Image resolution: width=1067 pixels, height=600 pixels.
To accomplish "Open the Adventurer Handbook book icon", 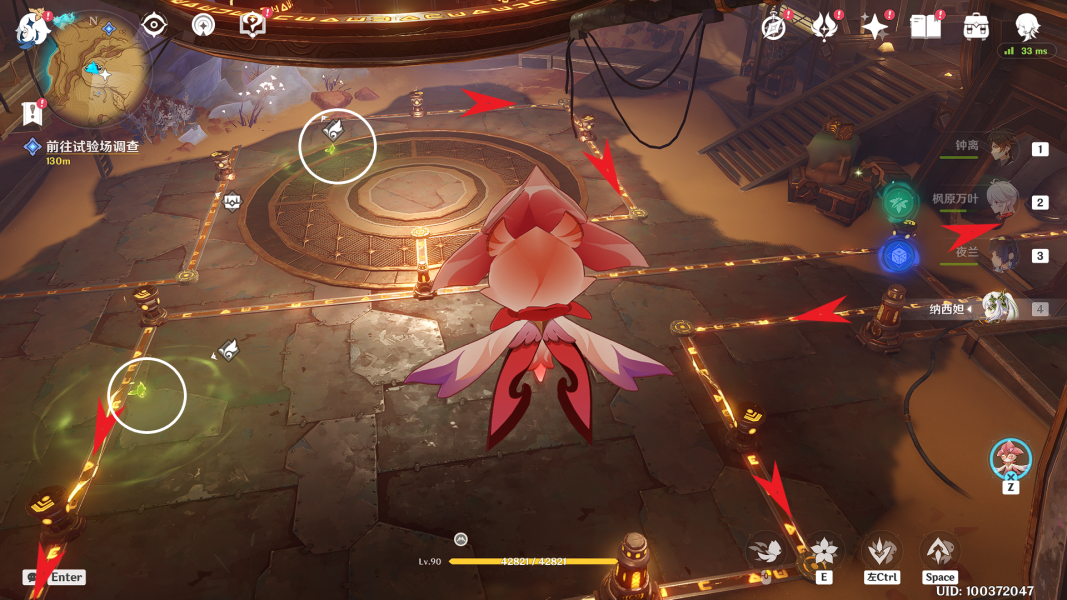I will (x=925, y=27).
